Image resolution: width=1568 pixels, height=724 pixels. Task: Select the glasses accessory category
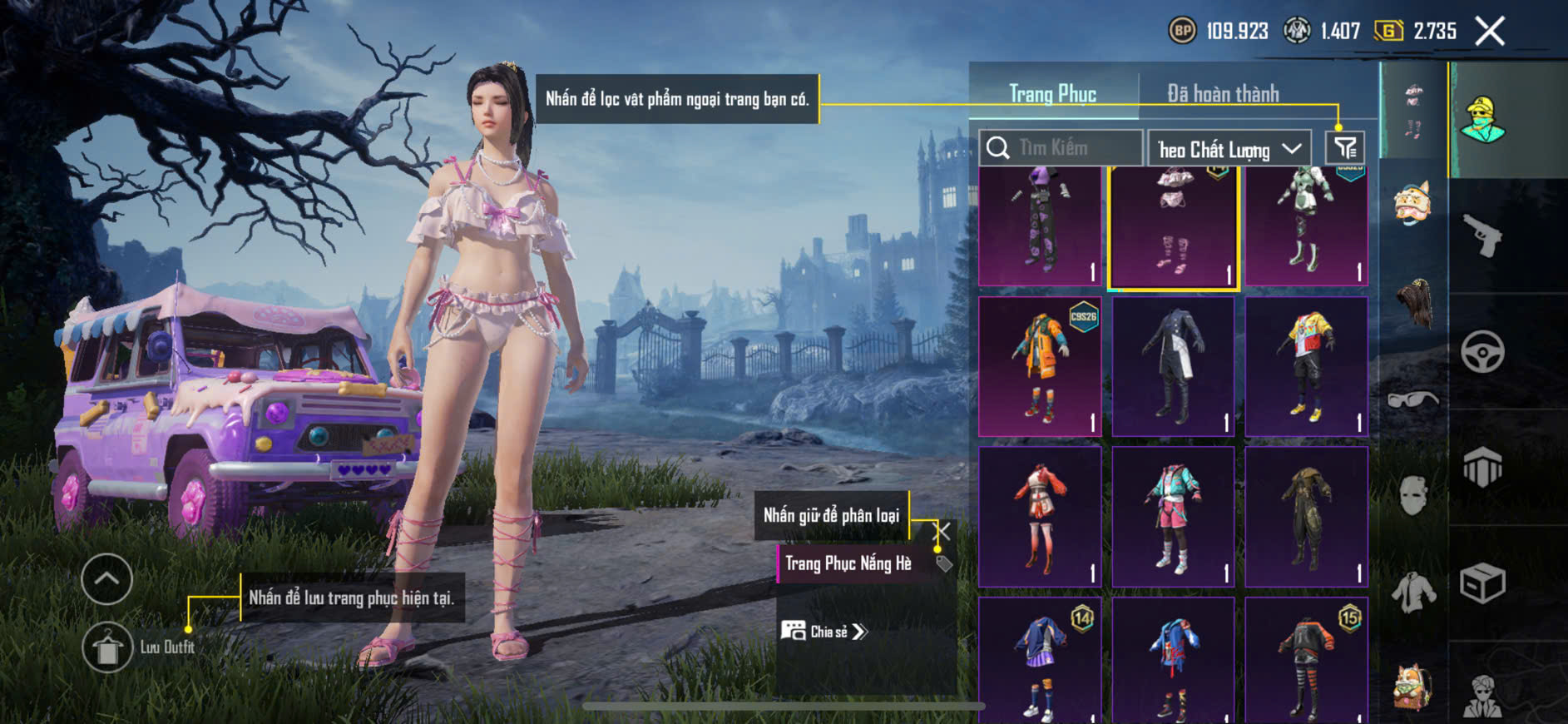[1412, 399]
